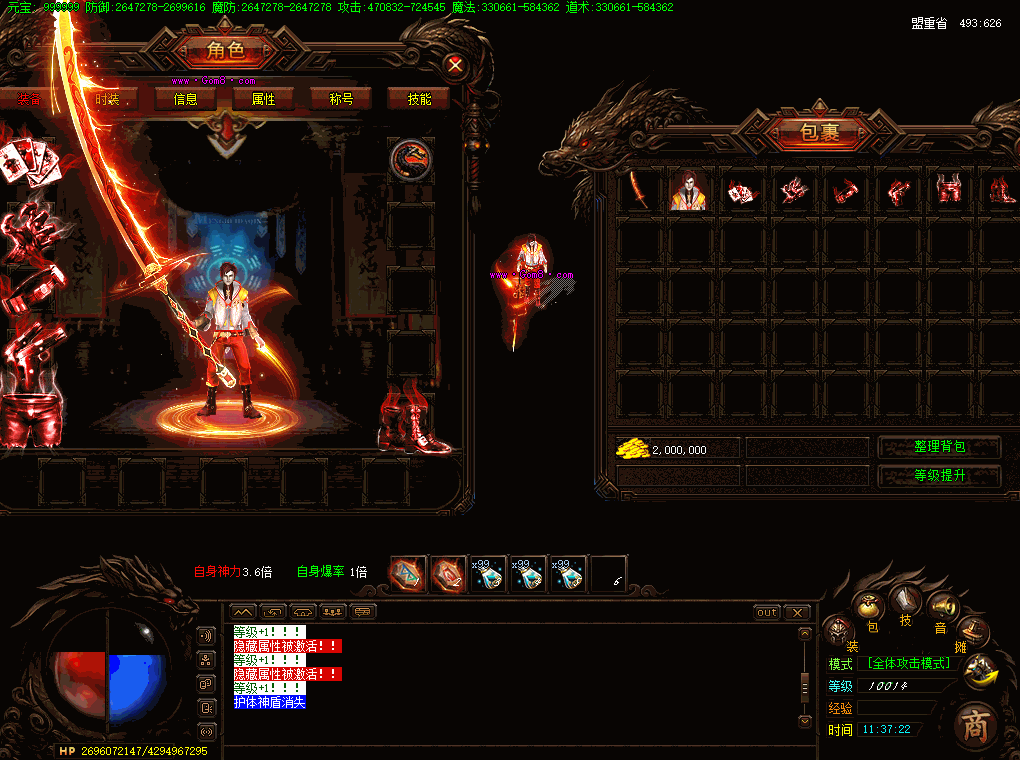The height and width of the screenshot is (760, 1020).
Task: Switch to the 信息 tab
Action: coord(185,99)
